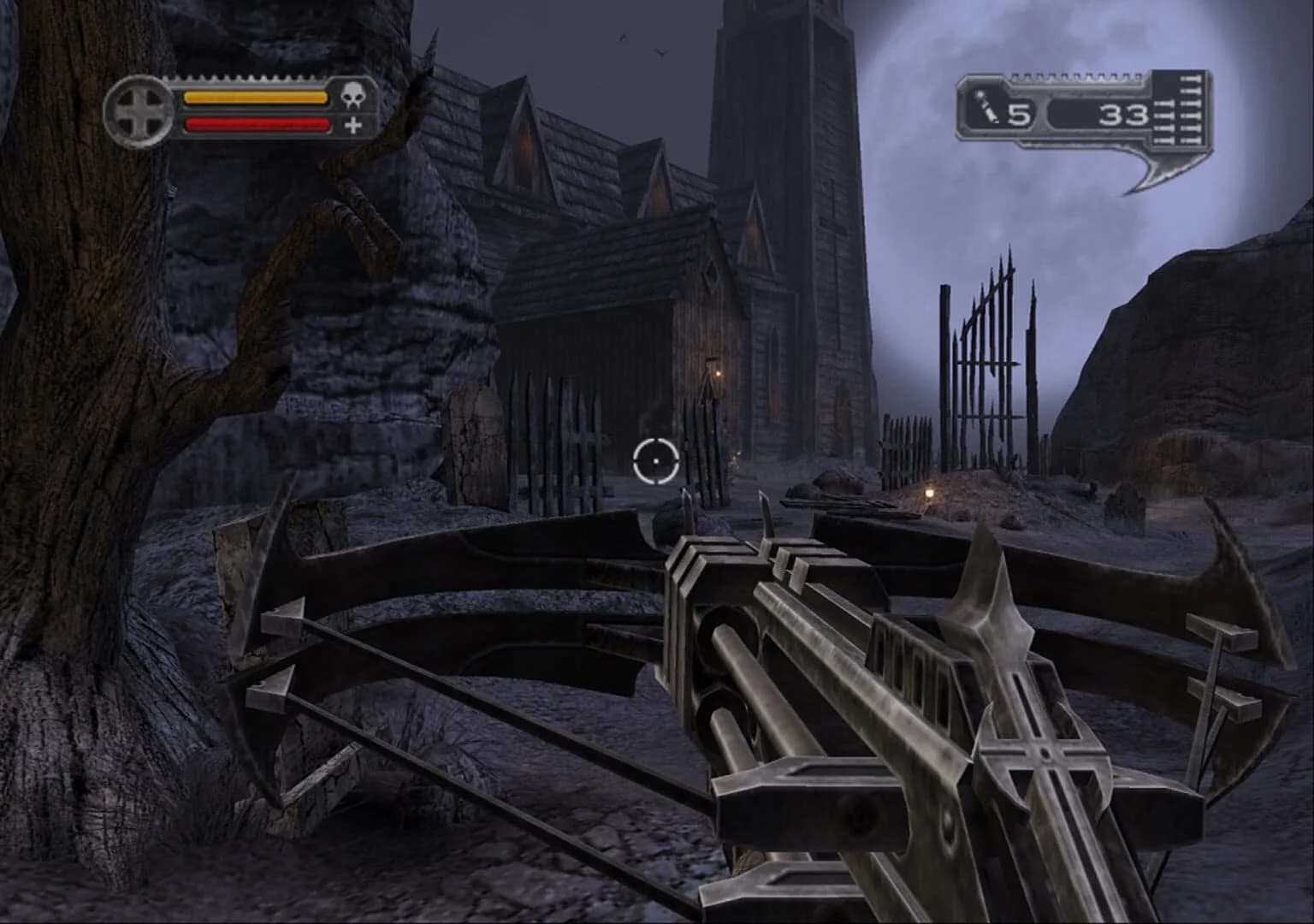Toggle the yellow shield gauge
This screenshot has height=924, width=1314.
pyautogui.click(x=255, y=98)
